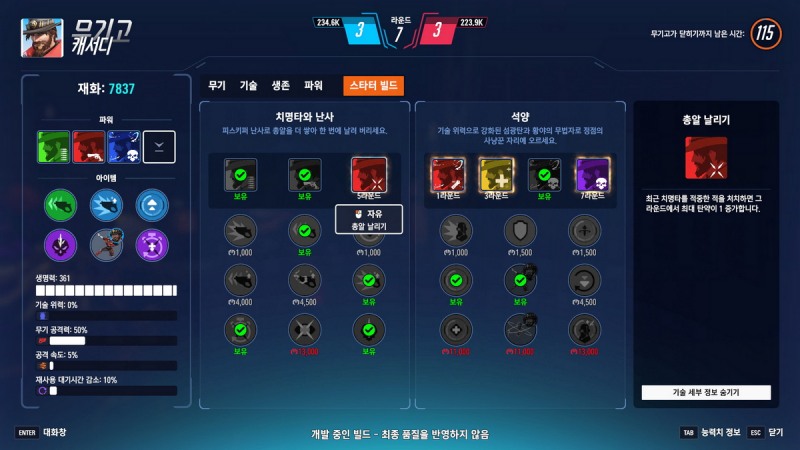Choose the 스타터 빌드 tab
Image resolution: width=800 pixels, height=450 pixels.
371,86
